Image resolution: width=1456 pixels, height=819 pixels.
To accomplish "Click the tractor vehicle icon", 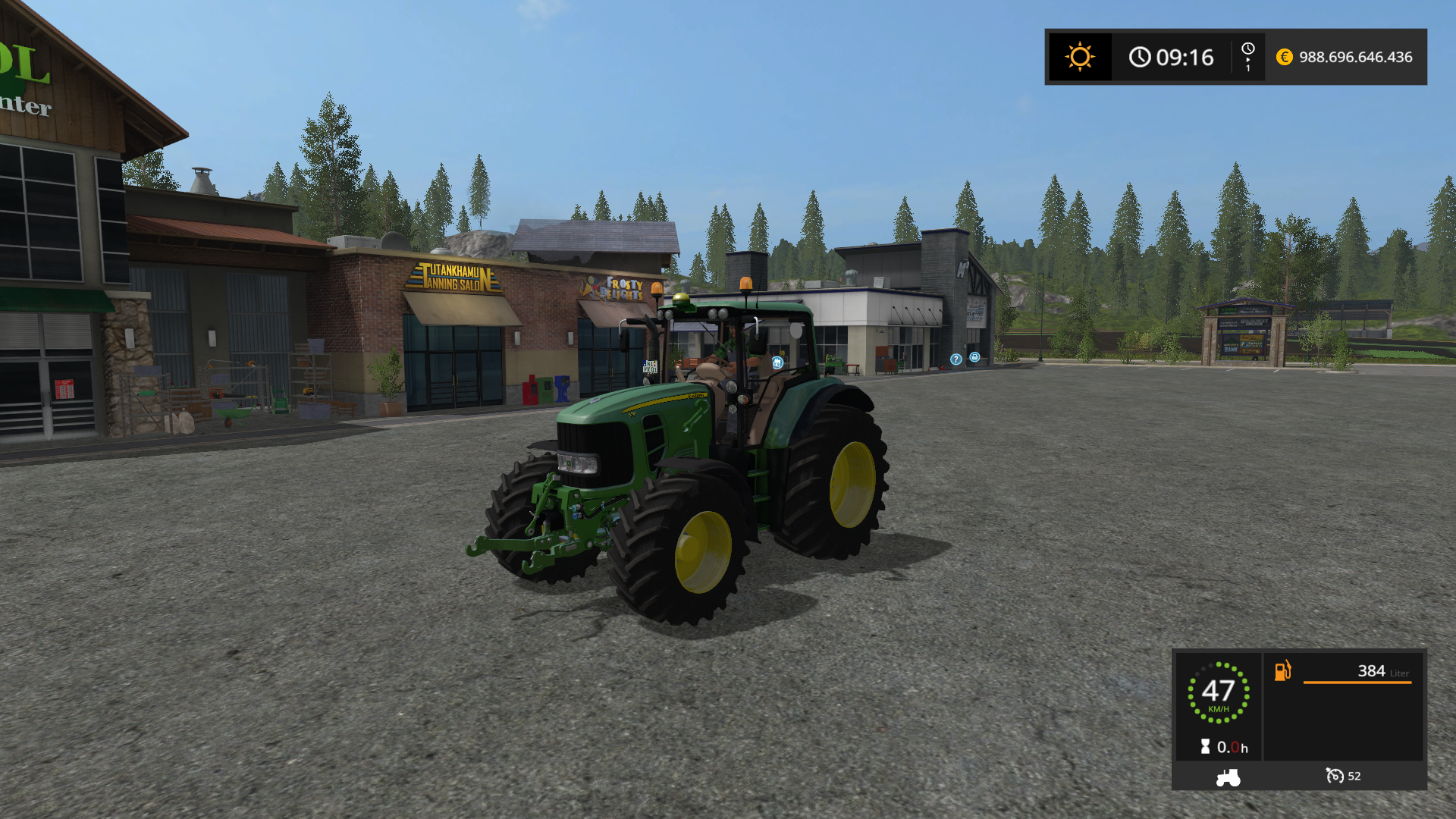I will click(1228, 777).
